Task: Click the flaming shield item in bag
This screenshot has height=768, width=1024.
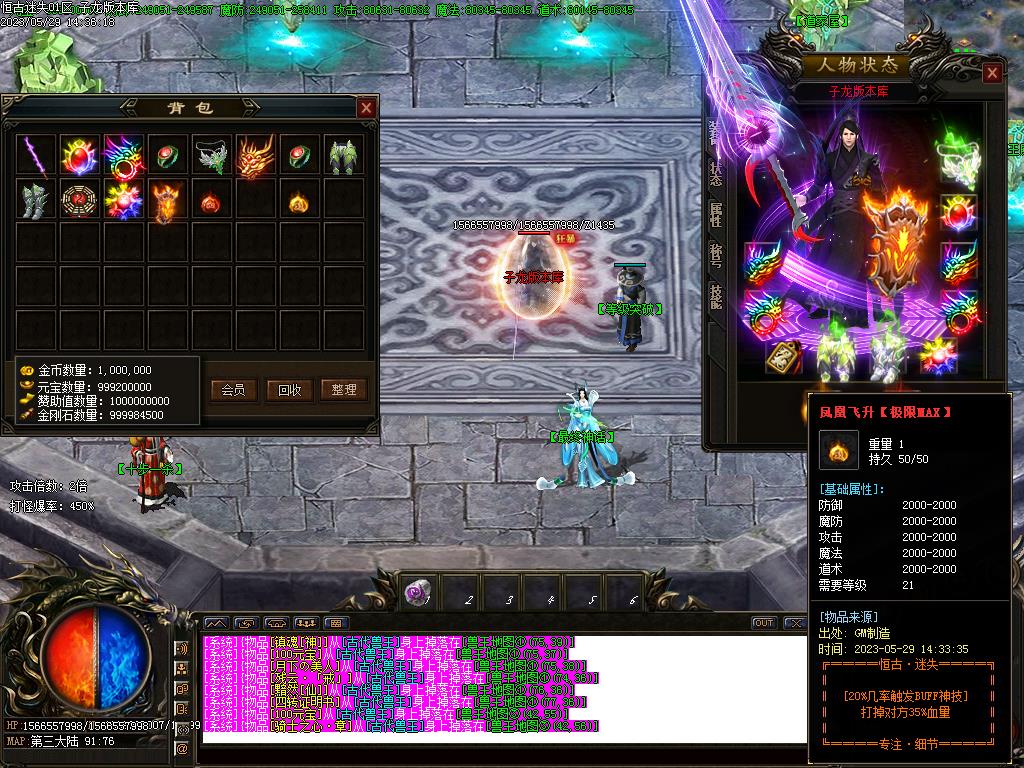Action: click(x=168, y=200)
